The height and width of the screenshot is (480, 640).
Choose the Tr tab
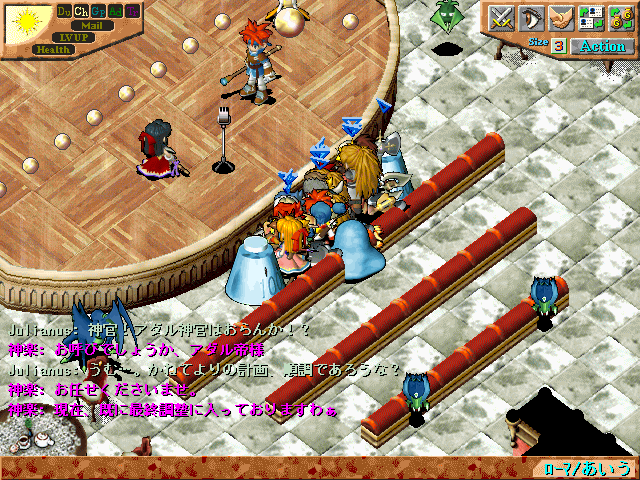[x=133, y=11]
